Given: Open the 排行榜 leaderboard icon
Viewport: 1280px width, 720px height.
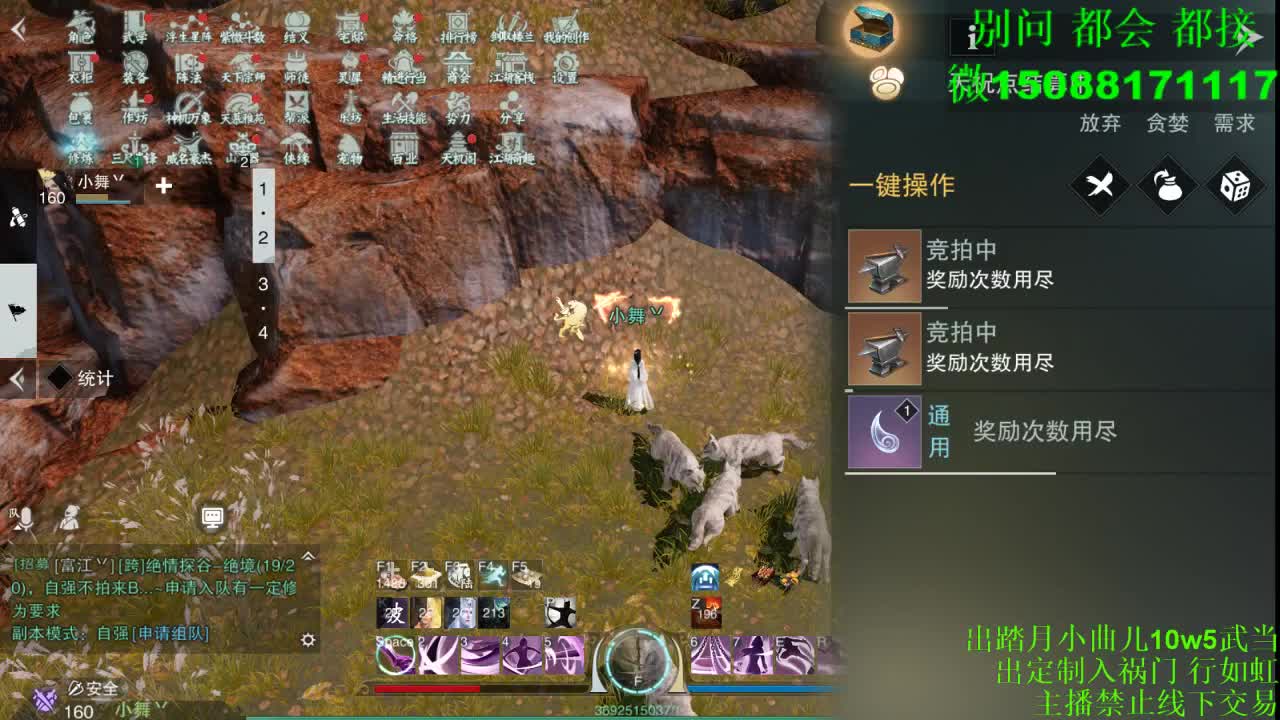Looking at the screenshot, I should tap(460, 30).
